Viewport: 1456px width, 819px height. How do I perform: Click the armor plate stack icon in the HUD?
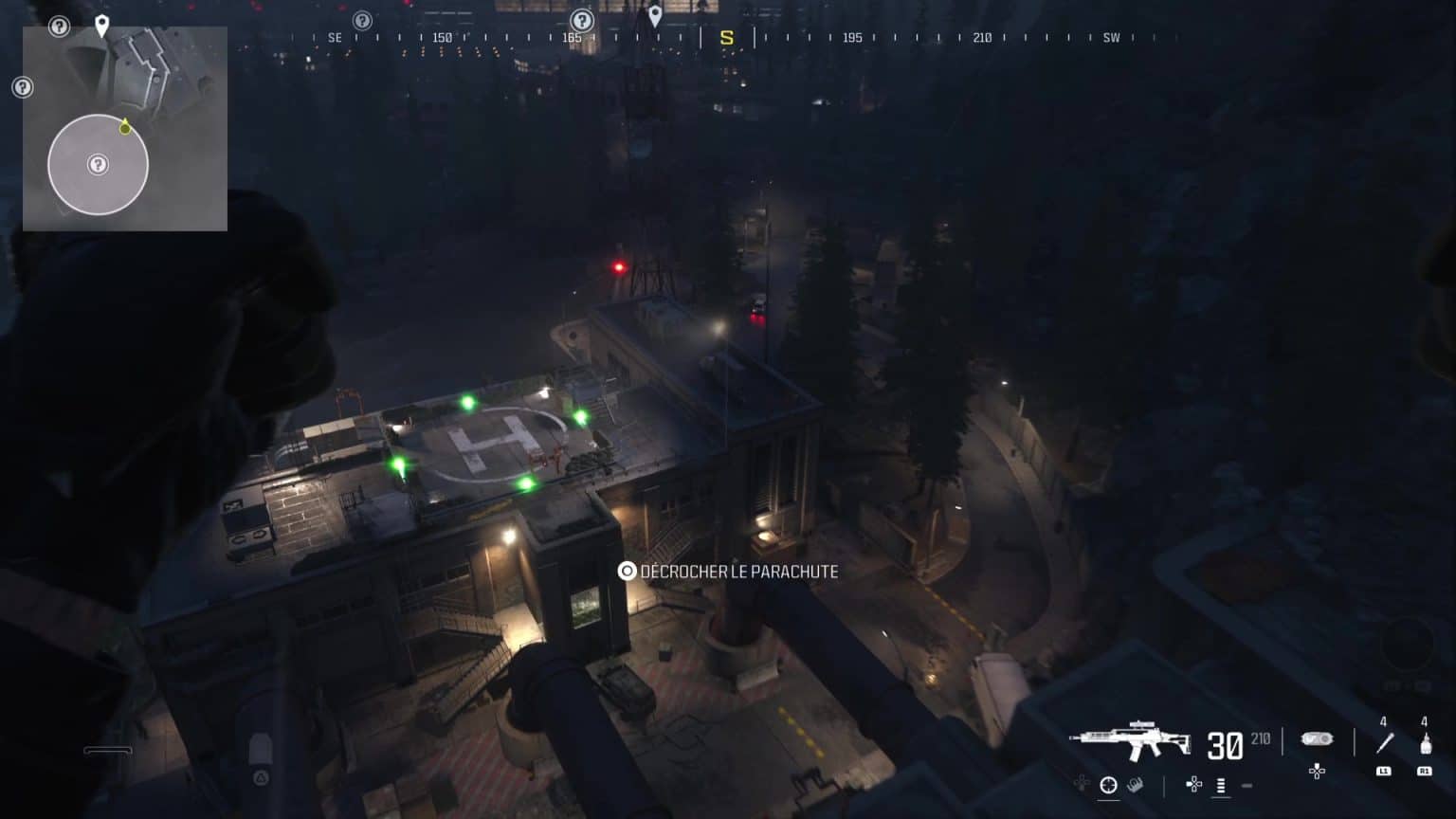point(1221,786)
